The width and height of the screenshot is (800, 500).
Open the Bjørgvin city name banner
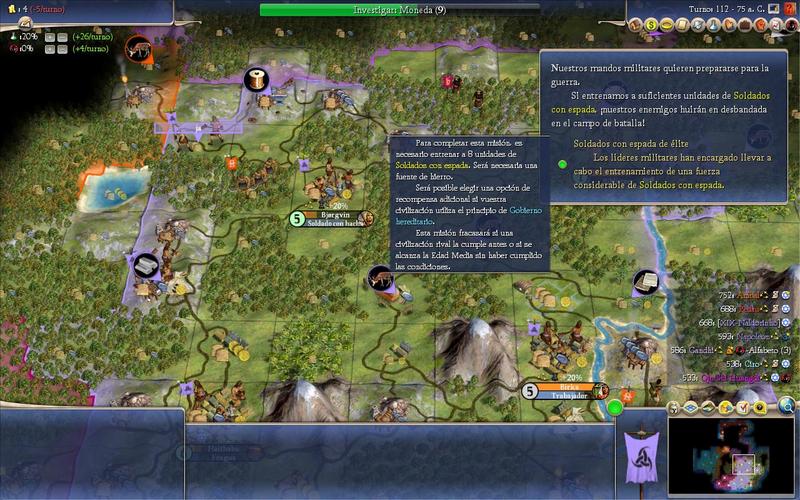(x=328, y=213)
